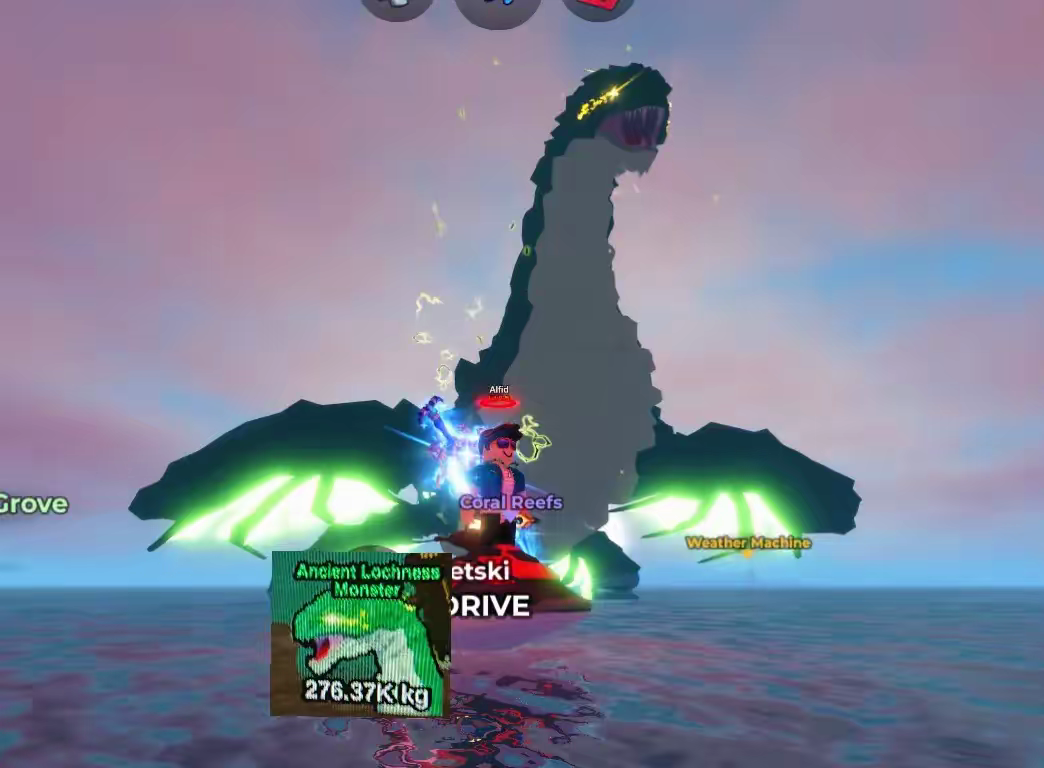Open the red-icon round button at top

(x=598, y=6)
